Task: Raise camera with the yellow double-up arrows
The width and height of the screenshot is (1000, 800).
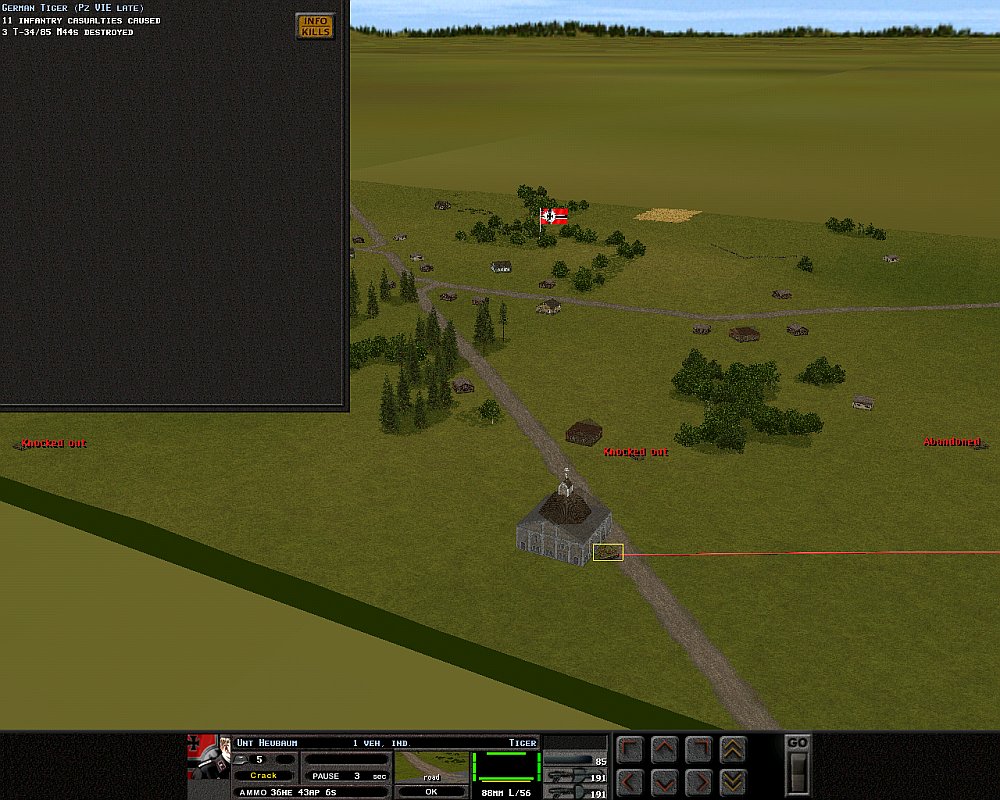Action: click(733, 749)
